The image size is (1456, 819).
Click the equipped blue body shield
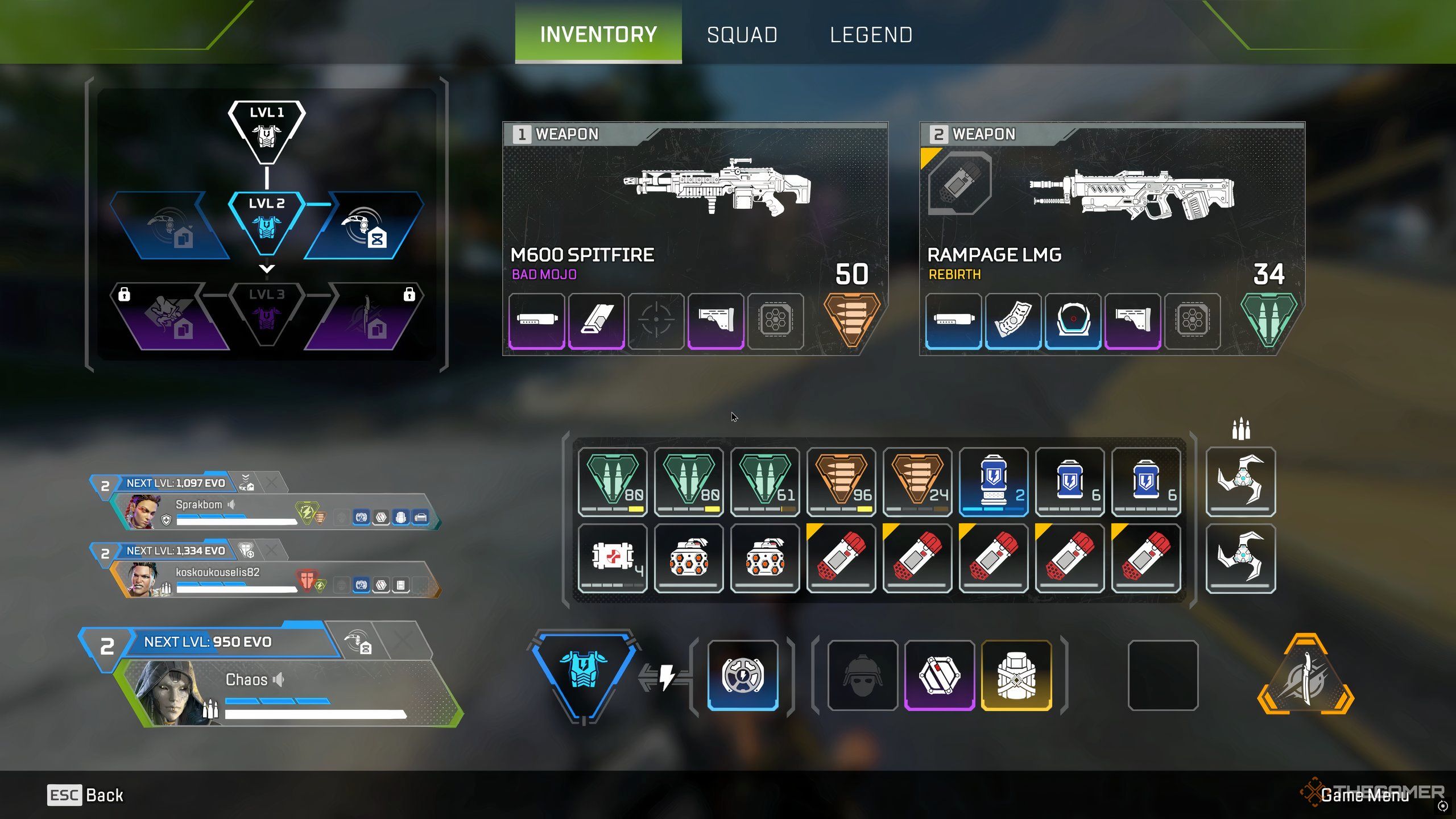click(x=584, y=672)
